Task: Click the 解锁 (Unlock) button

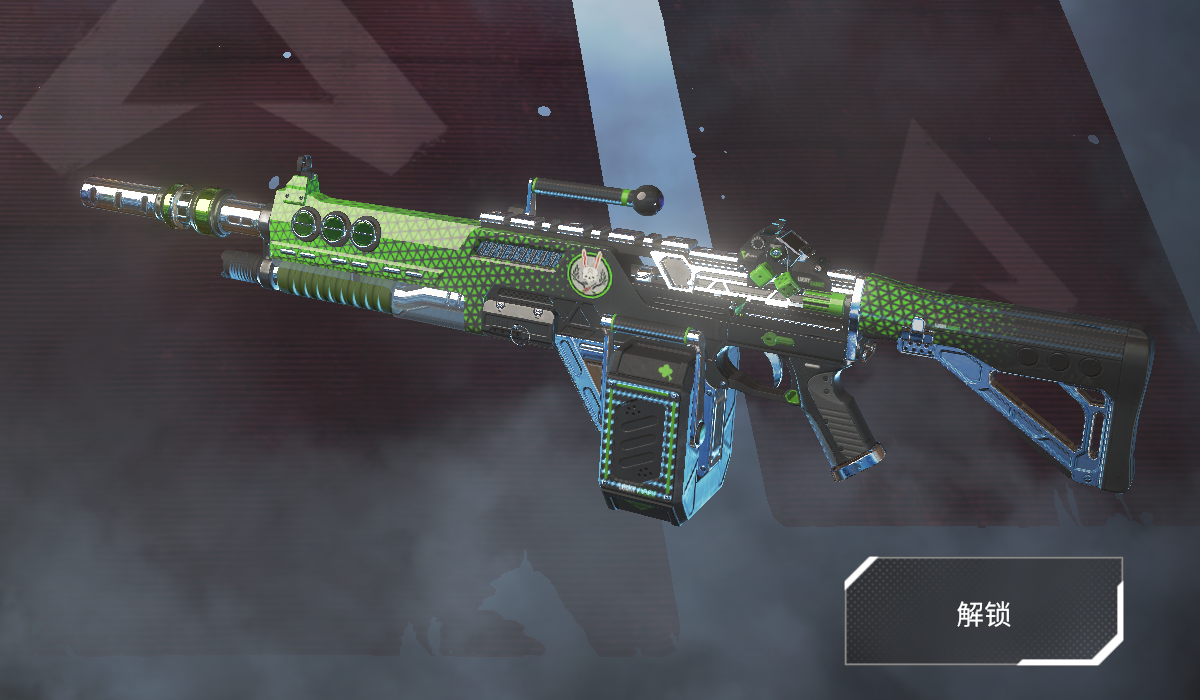Action: pos(983,612)
